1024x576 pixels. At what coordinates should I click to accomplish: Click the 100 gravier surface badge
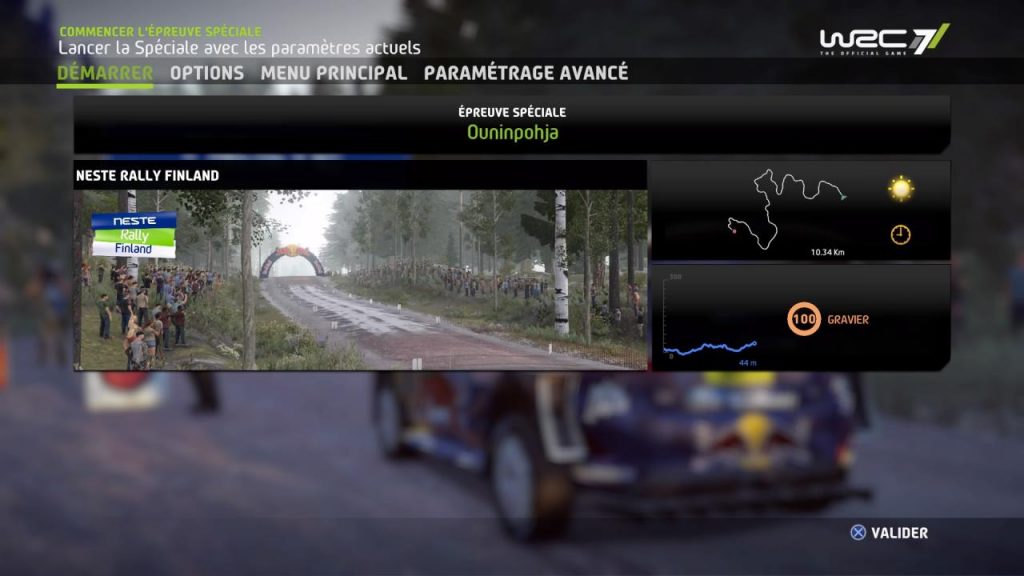point(804,320)
